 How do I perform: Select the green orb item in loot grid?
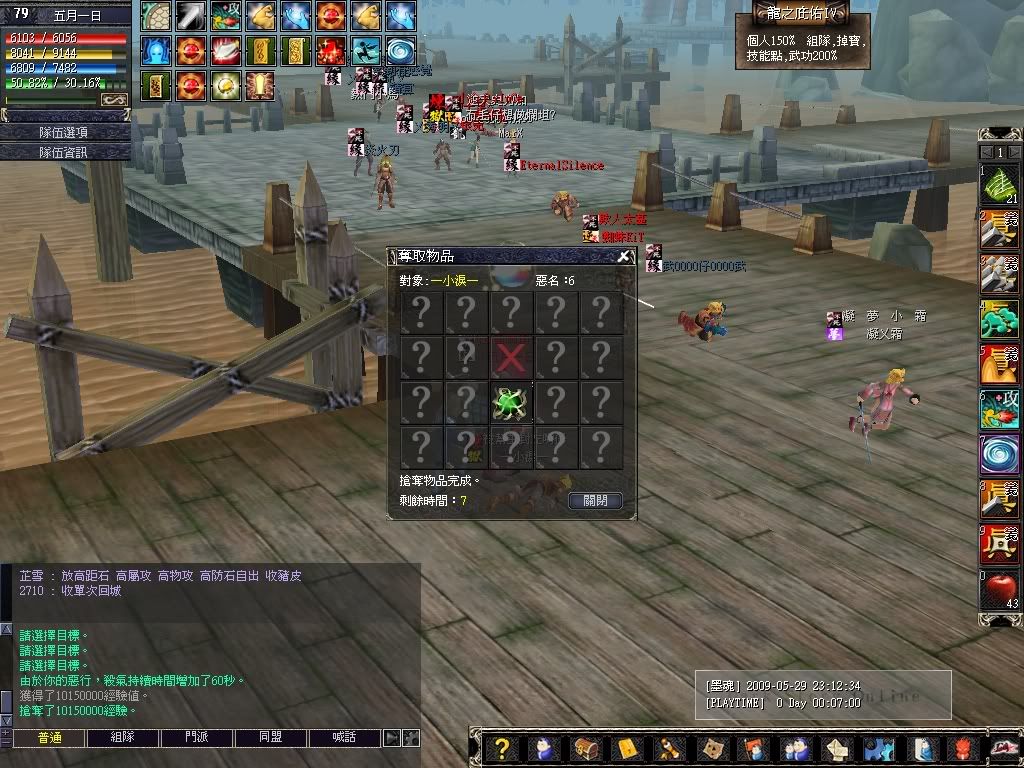(x=511, y=402)
